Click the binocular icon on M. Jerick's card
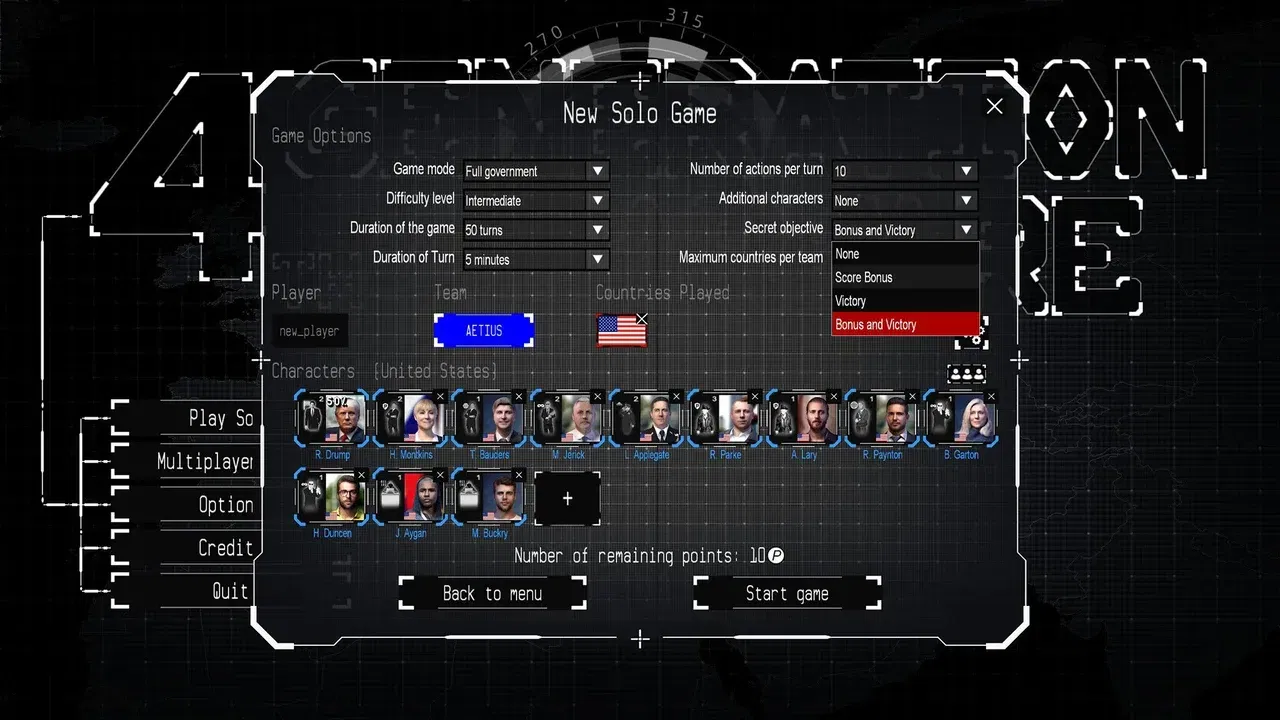1280x720 pixels. pos(543,407)
